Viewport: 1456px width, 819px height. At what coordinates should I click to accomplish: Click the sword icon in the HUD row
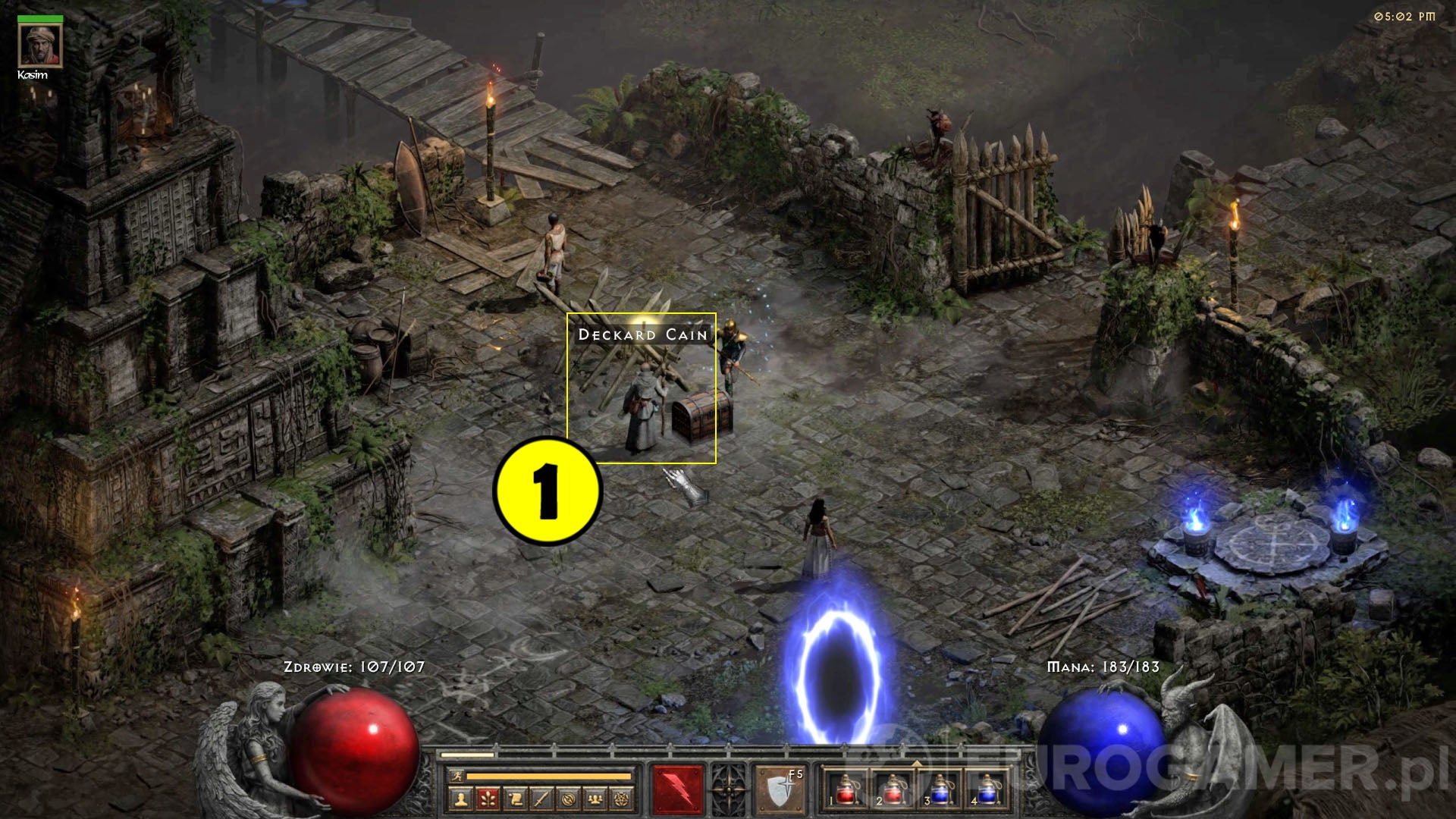click(x=543, y=800)
